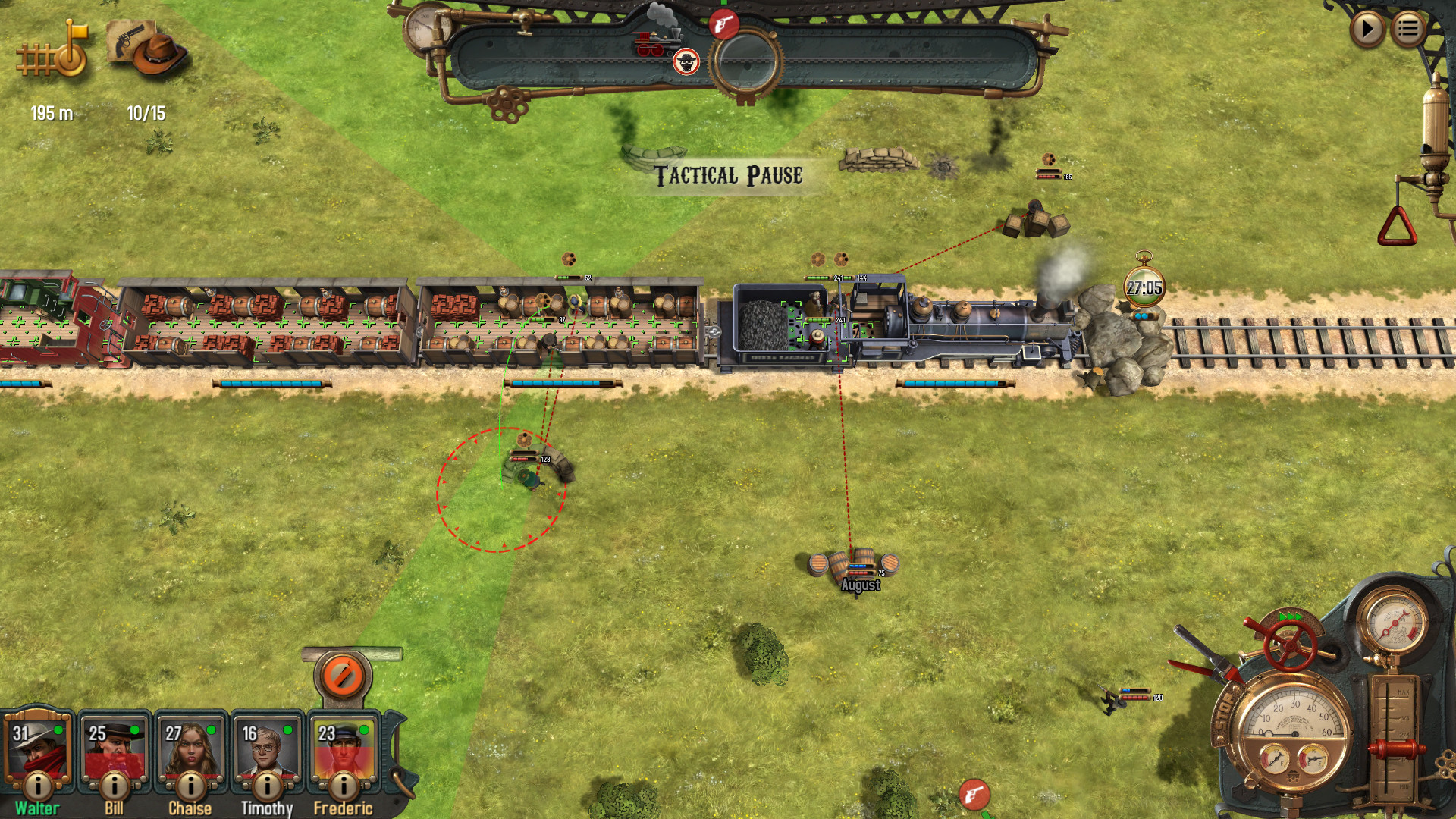This screenshot has width=1456, height=819.
Task: Click the red handle on the water level gauge
Action: coord(1395,748)
